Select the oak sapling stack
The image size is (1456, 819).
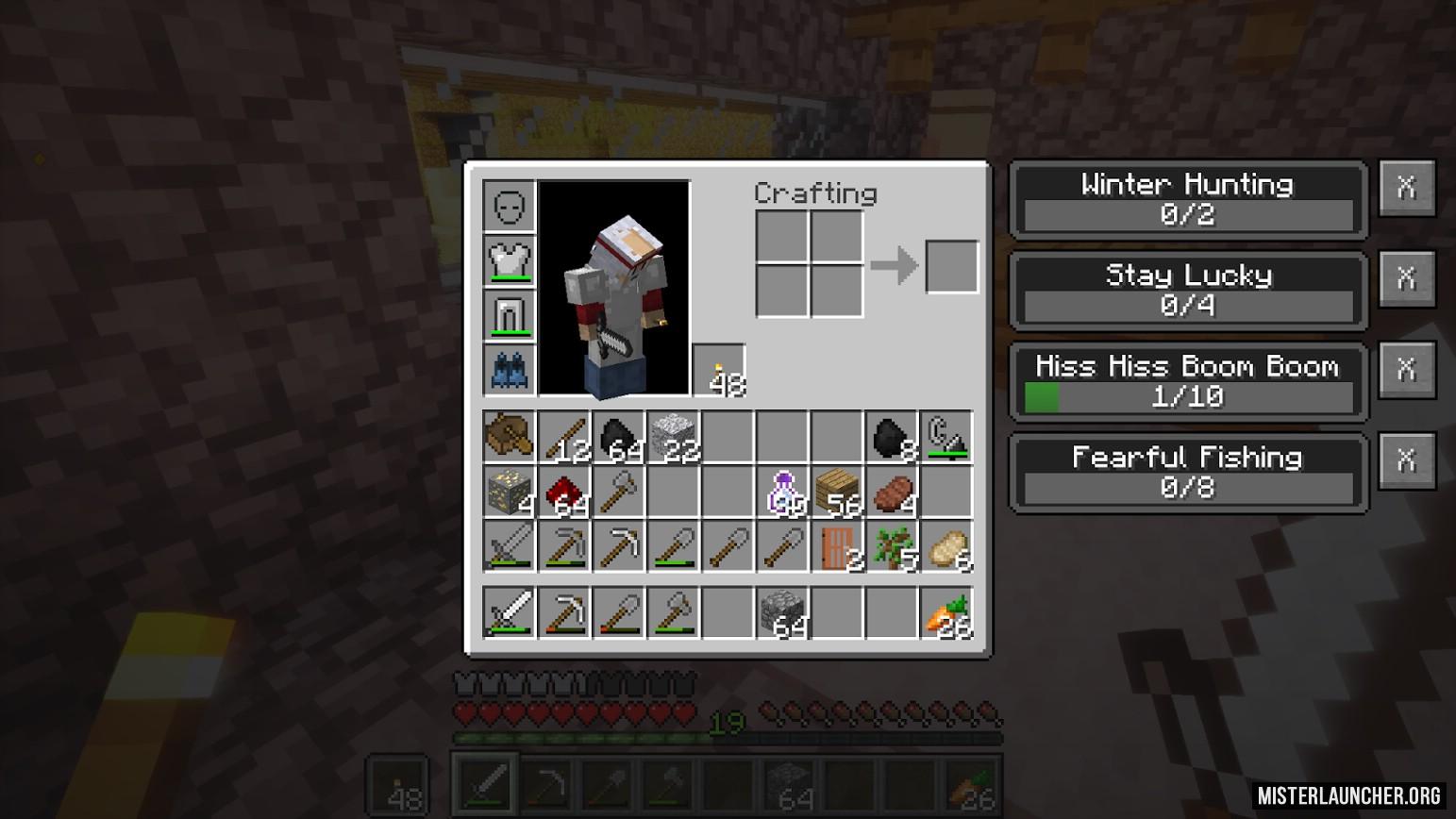point(893,547)
